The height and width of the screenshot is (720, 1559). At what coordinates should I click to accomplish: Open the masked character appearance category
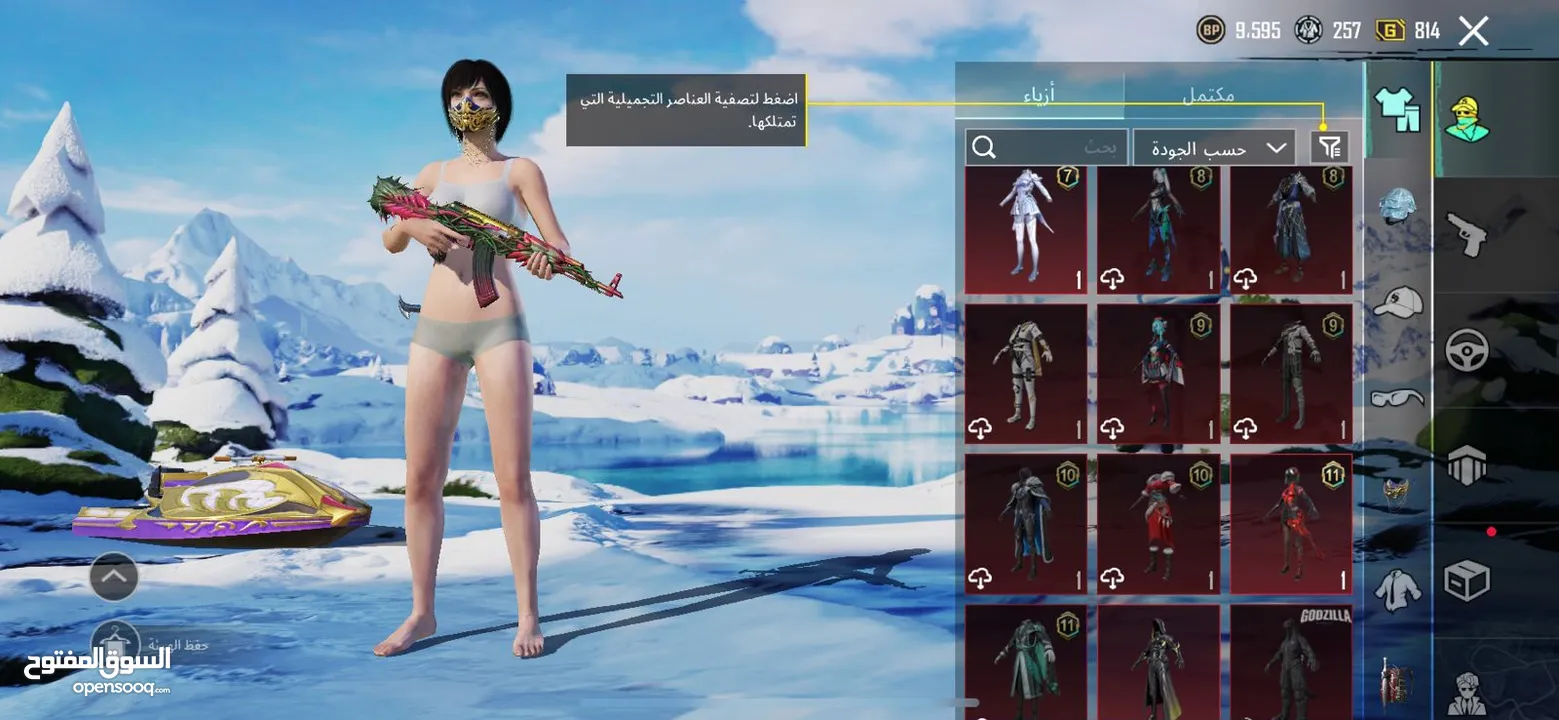1468,116
